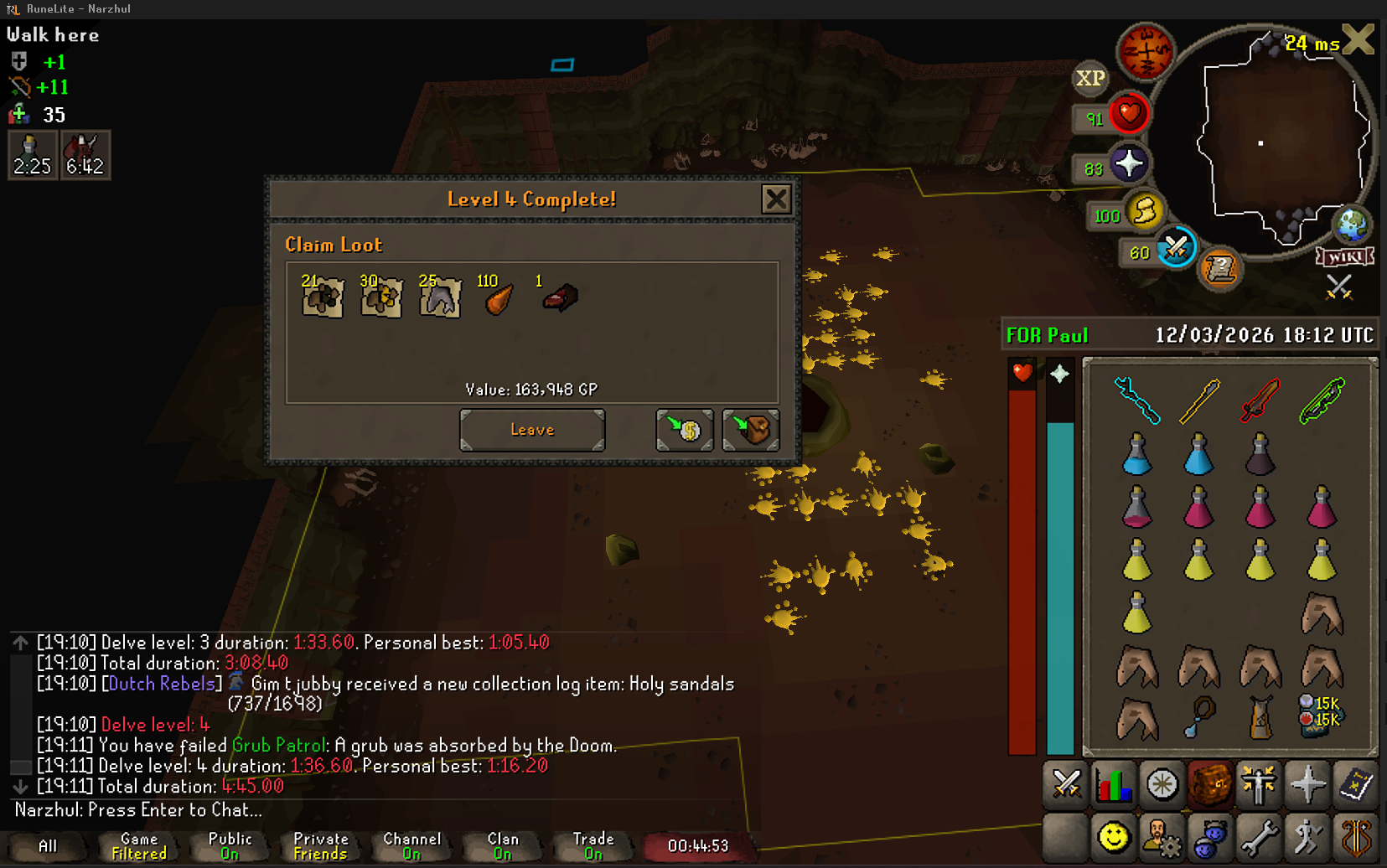The image size is (1387, 868).
Task: Claim loot to inventory with bag button
Action: tap(751, 430)
